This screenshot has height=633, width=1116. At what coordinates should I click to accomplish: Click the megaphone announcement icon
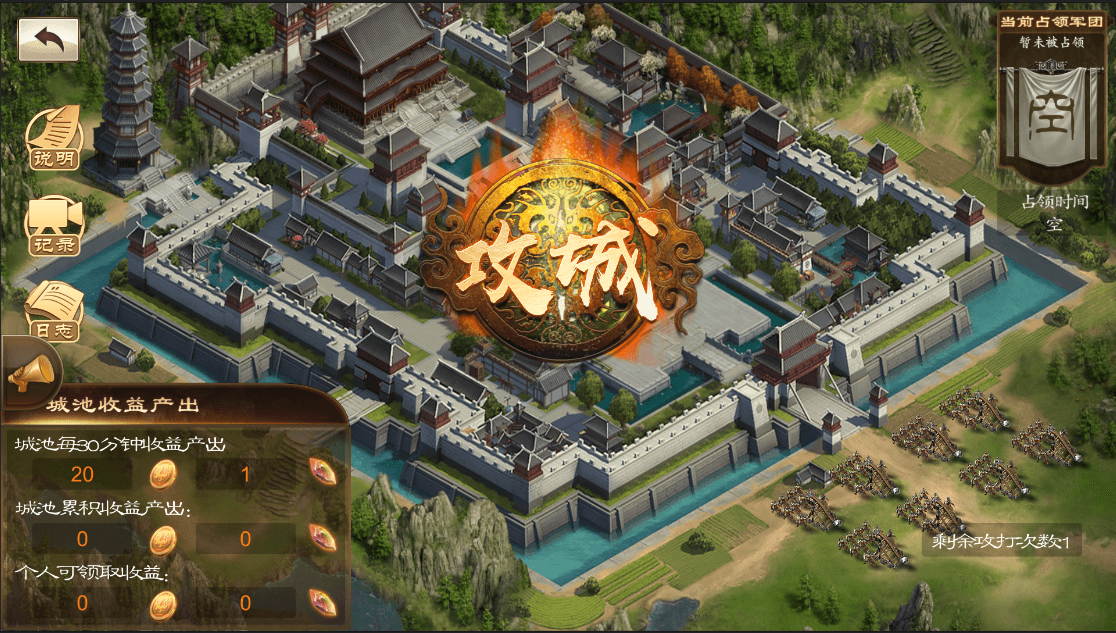31,375
